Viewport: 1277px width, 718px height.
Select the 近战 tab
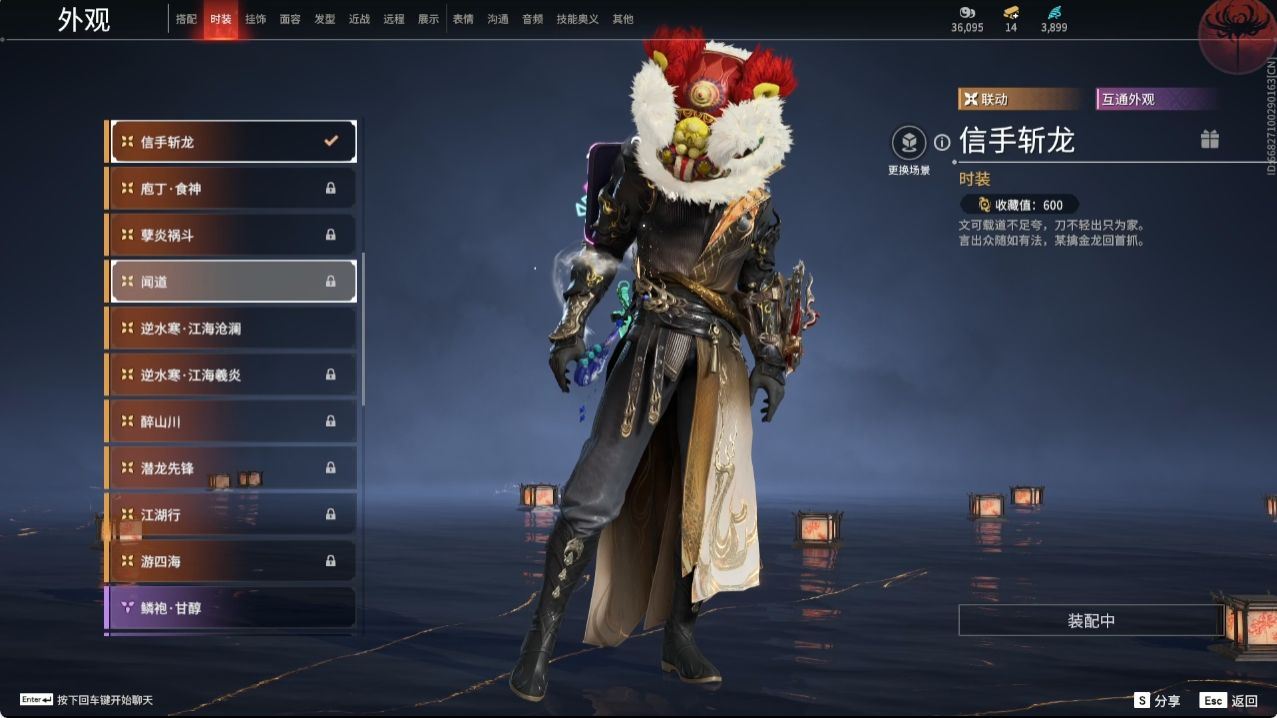(x=359, y=19)
